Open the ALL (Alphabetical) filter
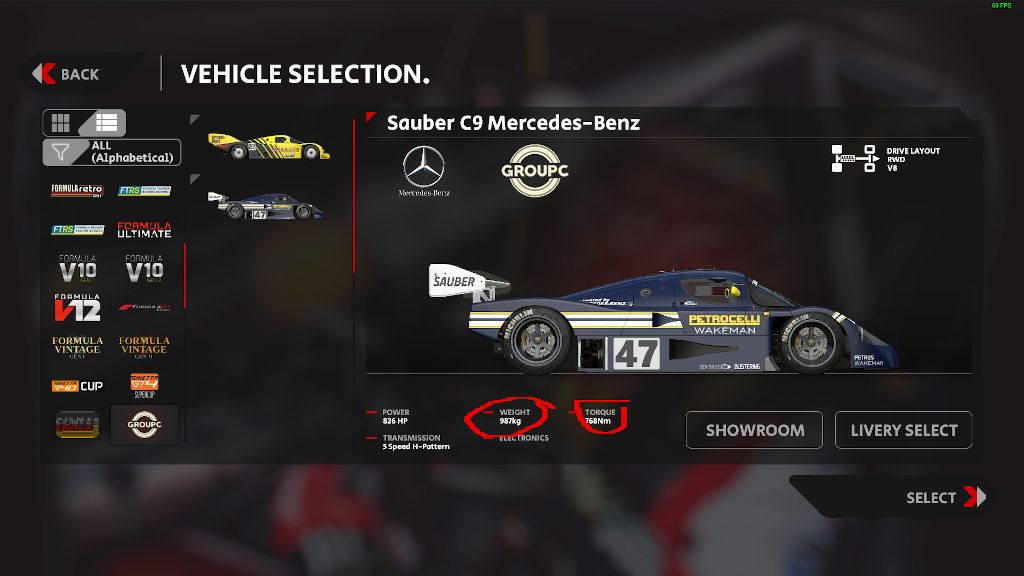The height and width of the screenshot is (576, 1024). pos(113,152)
